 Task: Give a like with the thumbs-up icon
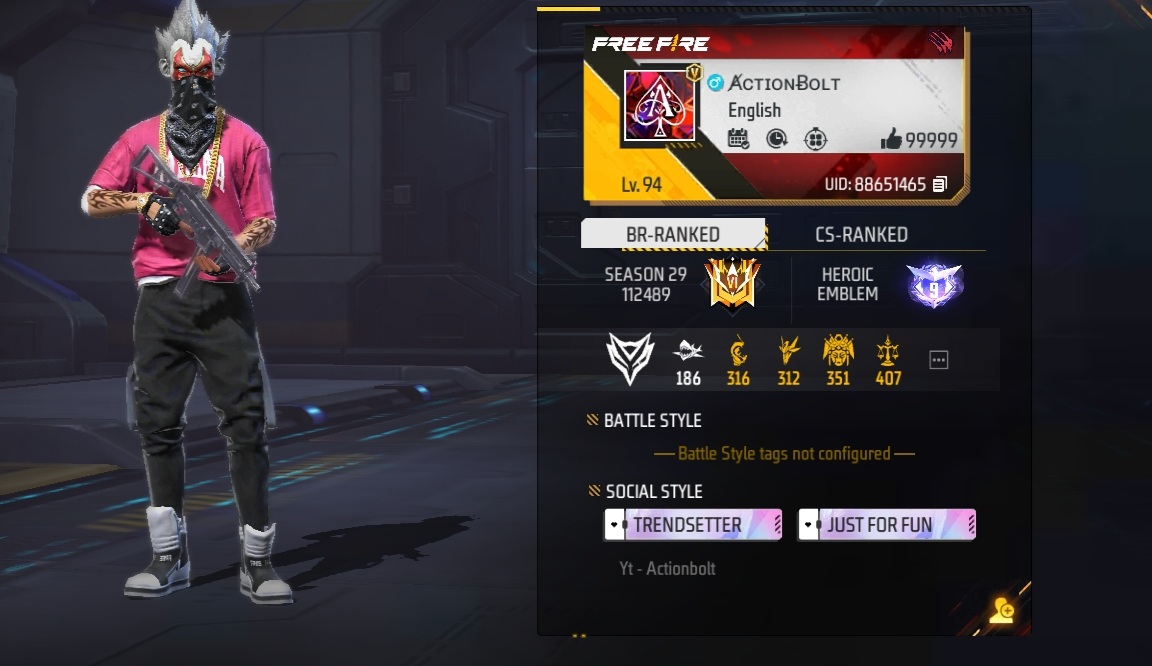[x=891, y=140]
